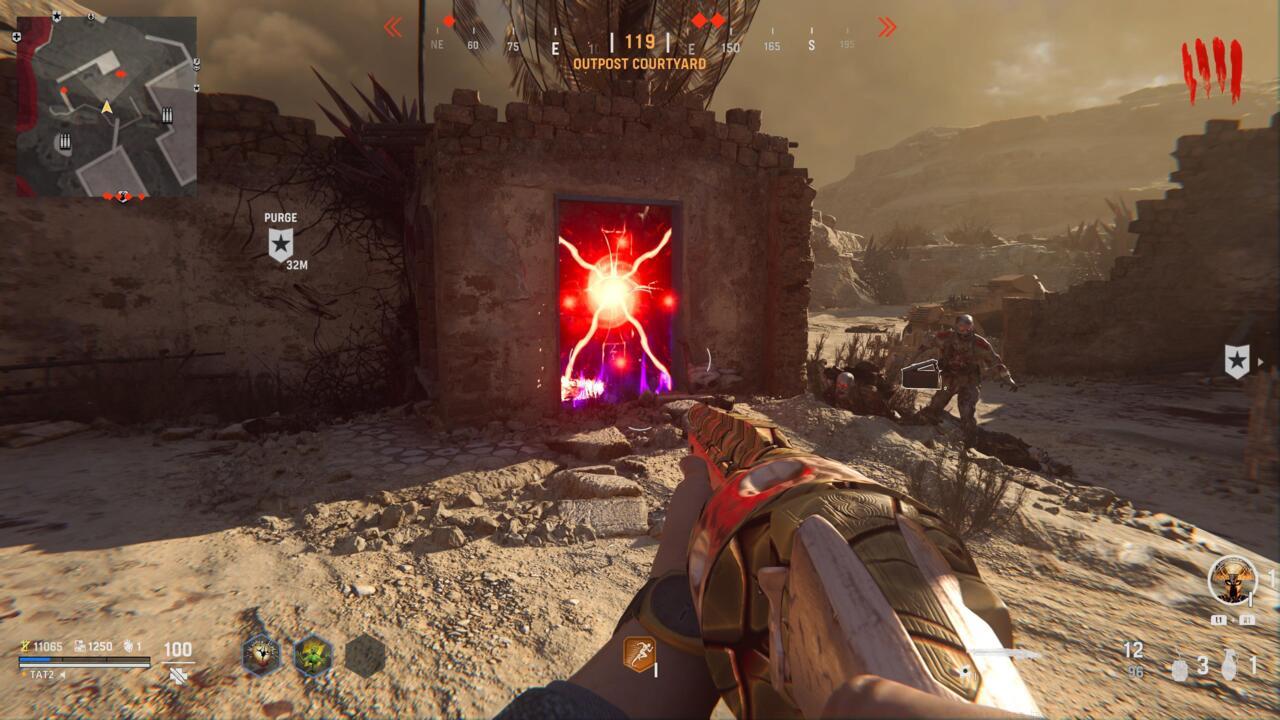Select the Purge objective star marker
The width and height of the screenshot is (1280, 720).
281,243
